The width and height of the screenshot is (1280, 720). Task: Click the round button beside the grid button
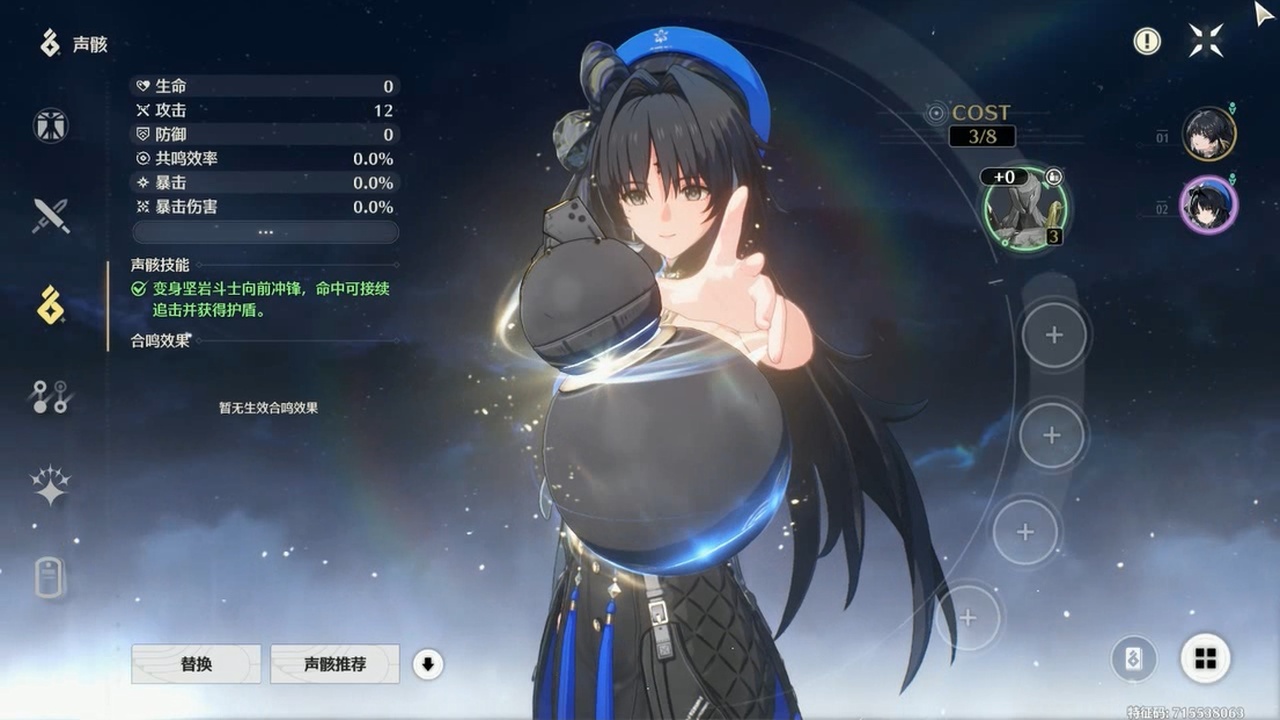tap(1134, 659)
